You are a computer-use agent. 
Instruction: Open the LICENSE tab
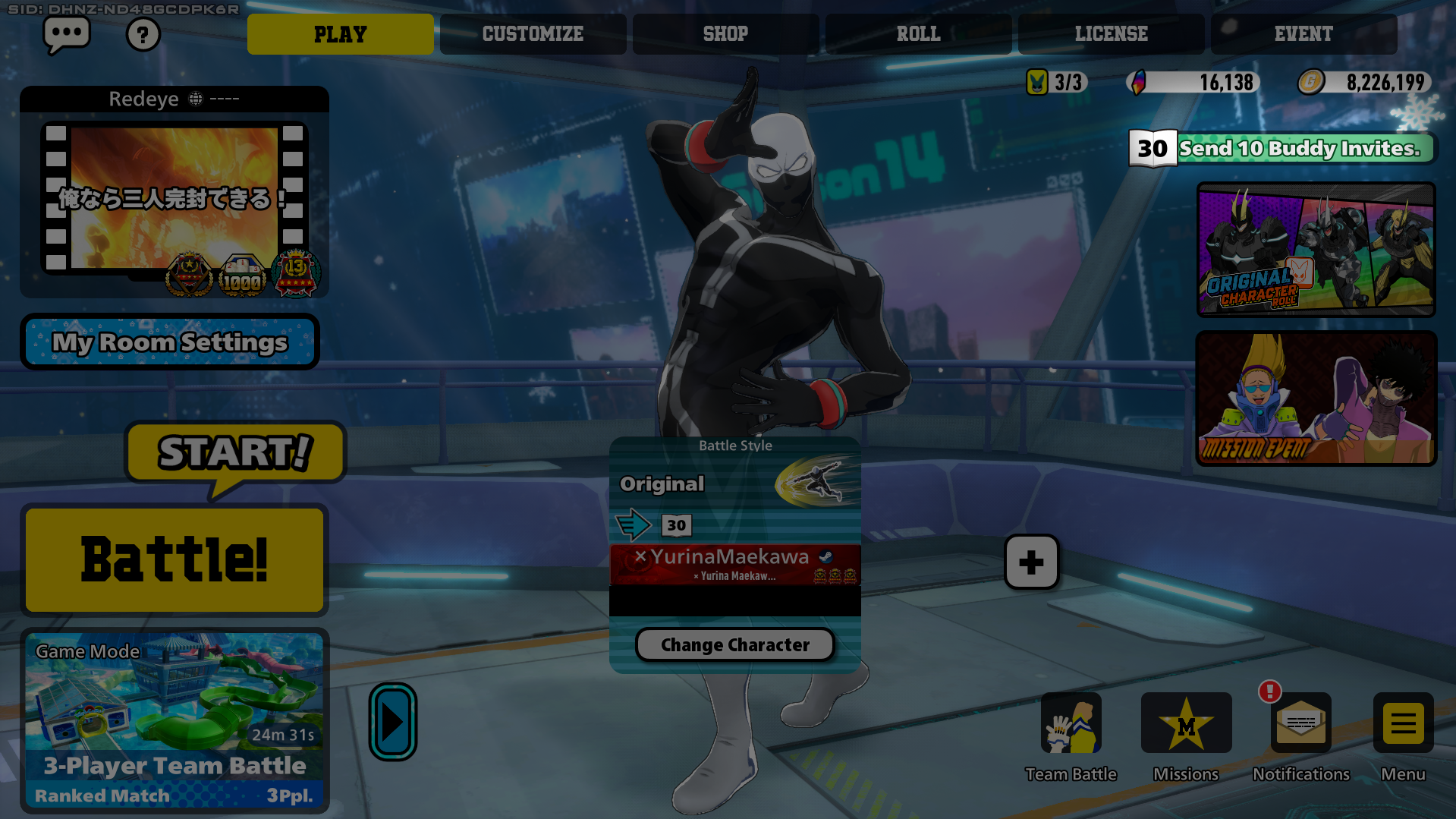tap(1111, 34)
